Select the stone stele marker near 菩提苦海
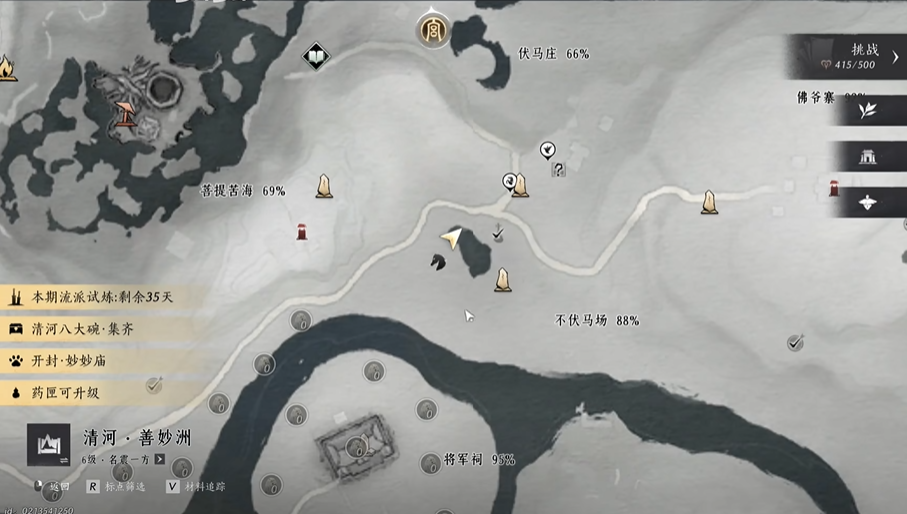This screenshot has height=514, width=907. point(324,186)
